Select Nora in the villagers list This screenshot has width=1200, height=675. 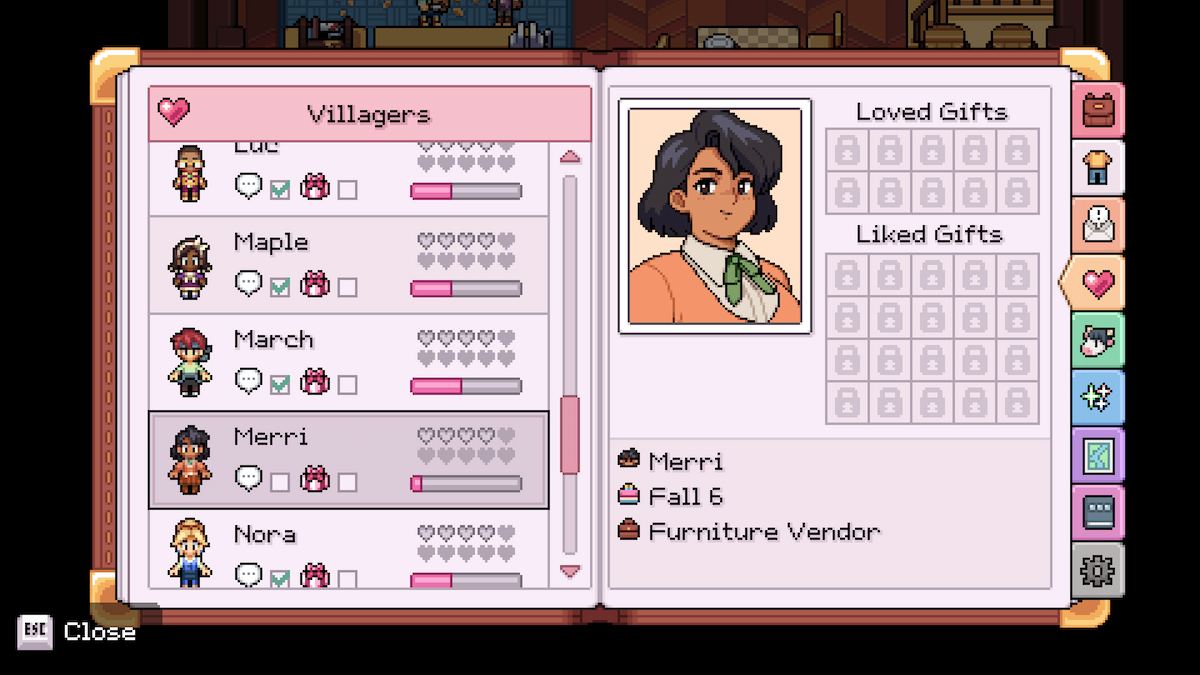coord(348,550)
